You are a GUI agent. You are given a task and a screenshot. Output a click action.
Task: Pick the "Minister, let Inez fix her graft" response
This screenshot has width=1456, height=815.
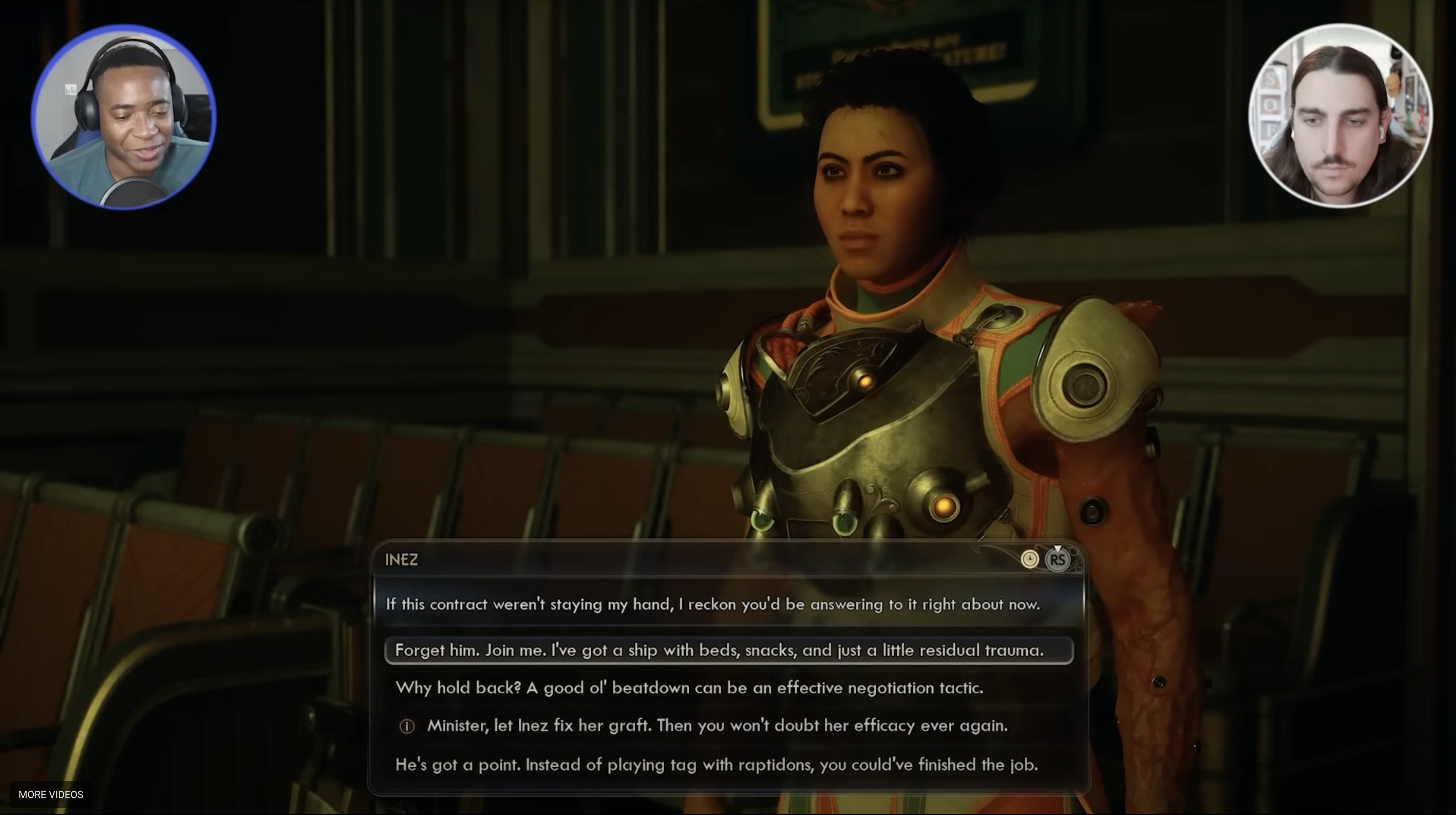point(717,725)
